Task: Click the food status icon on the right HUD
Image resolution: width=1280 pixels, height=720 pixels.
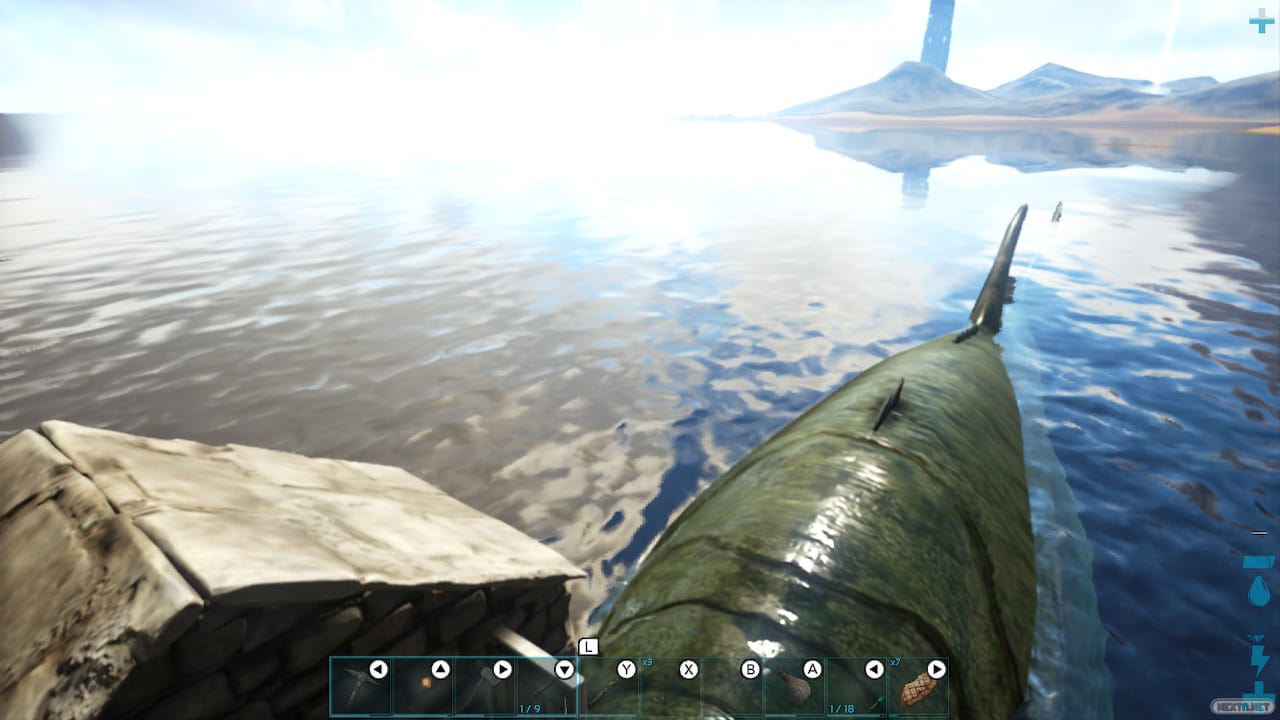Action: click(x=1258, y=560)
